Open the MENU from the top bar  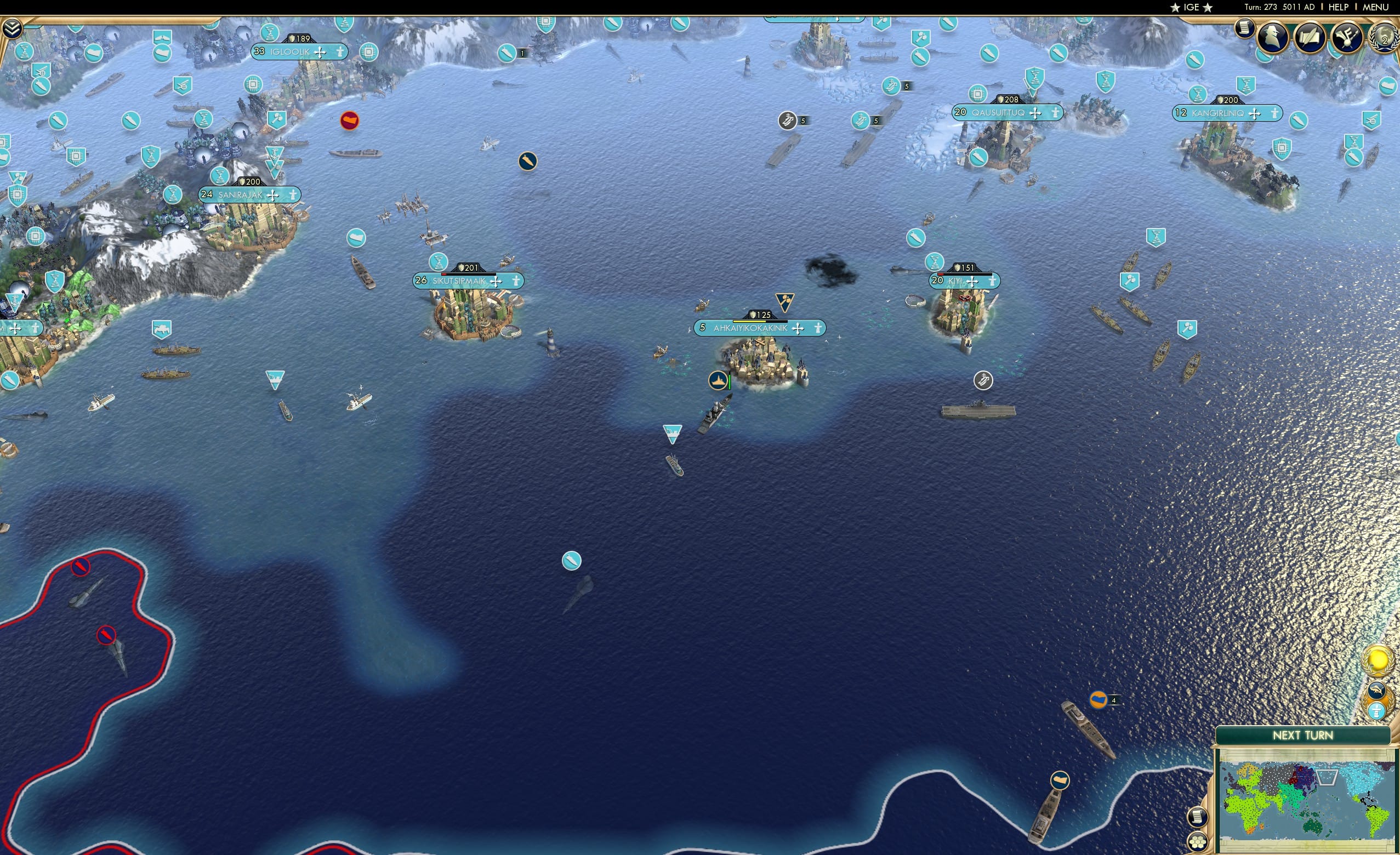1375,7
